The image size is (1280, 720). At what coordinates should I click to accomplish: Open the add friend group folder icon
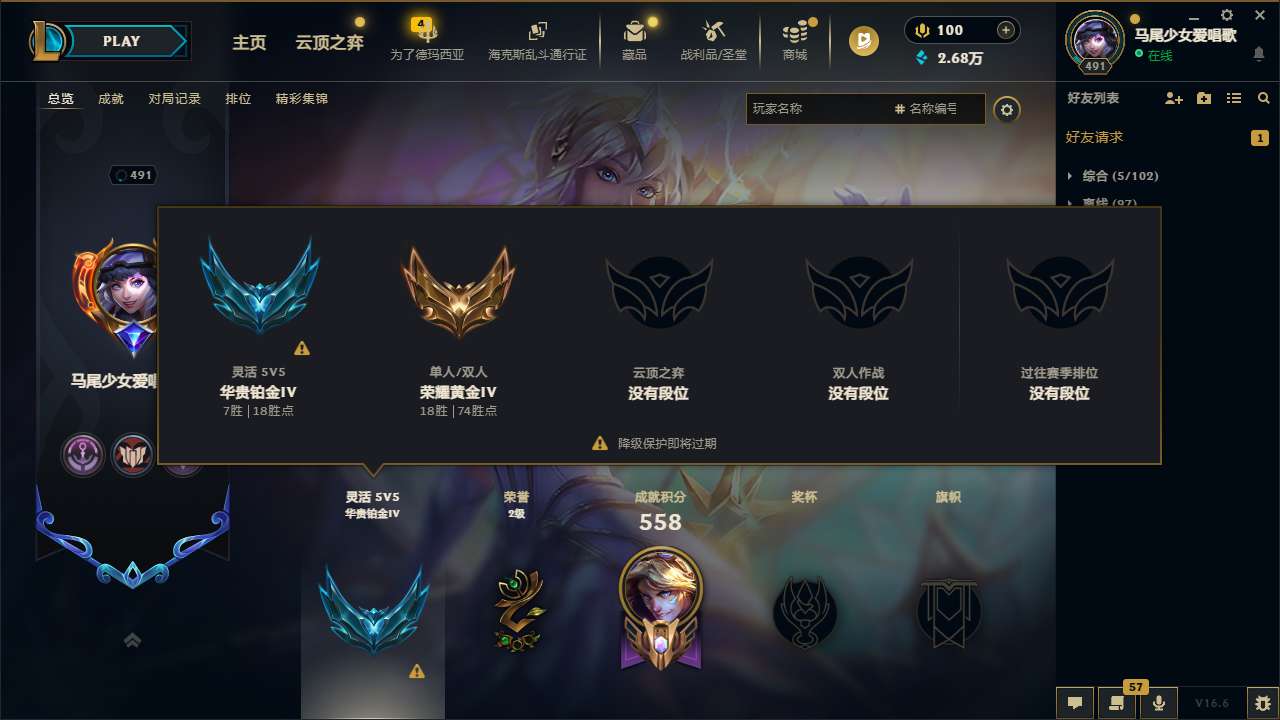click(x=1202, y=98)
